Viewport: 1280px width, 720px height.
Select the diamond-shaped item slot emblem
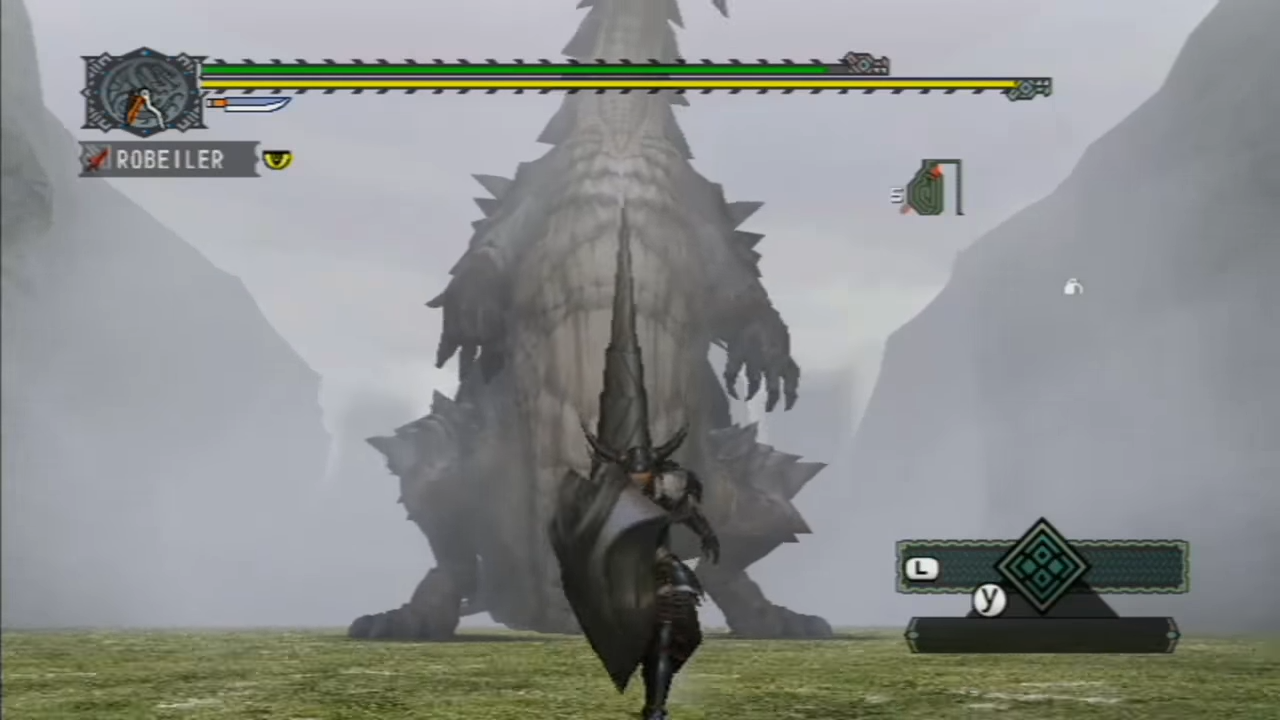pyautogui.click(x=1042, y=567)
